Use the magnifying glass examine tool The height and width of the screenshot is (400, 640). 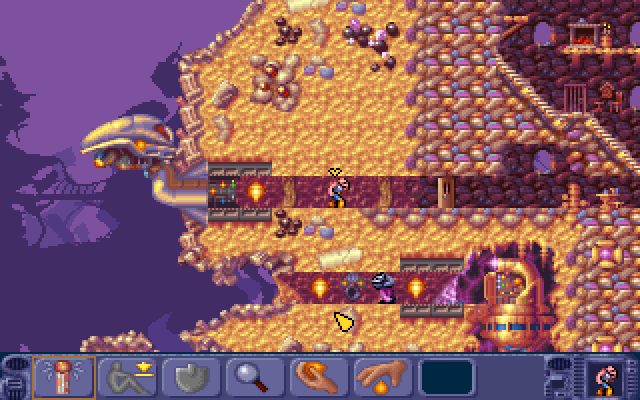(256, 377)
